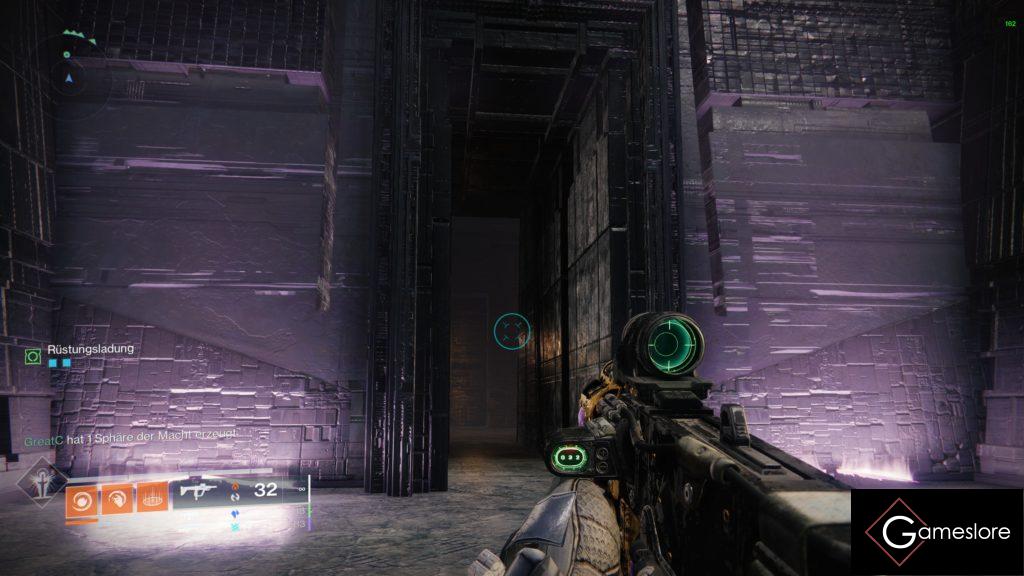Image resolution: width=1024 pixels, height=576 pixels.
Task: Click the radar in the top-left corner
Action: tap(68, 65)
